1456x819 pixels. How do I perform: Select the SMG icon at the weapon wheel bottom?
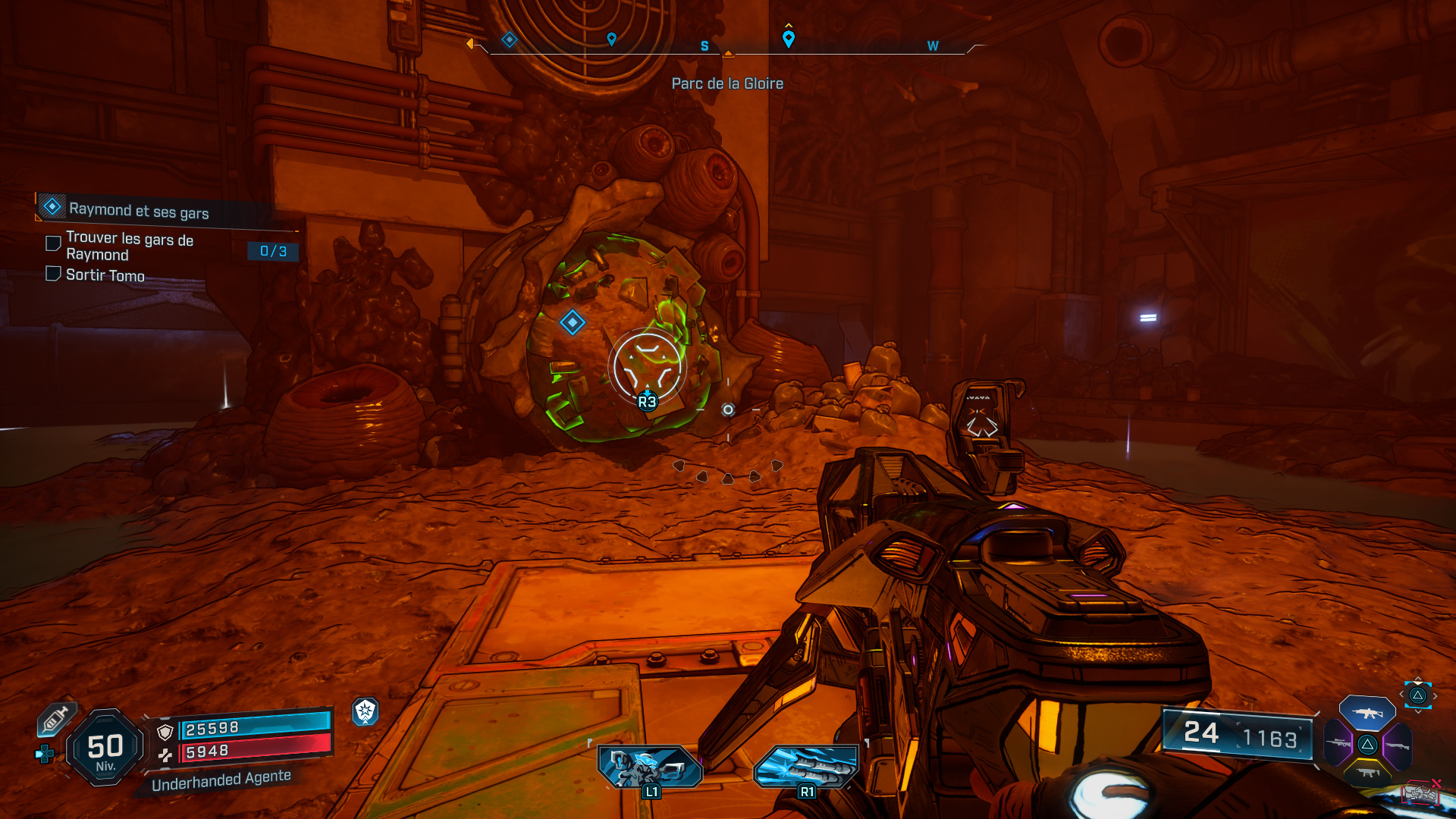[1369, 773]
